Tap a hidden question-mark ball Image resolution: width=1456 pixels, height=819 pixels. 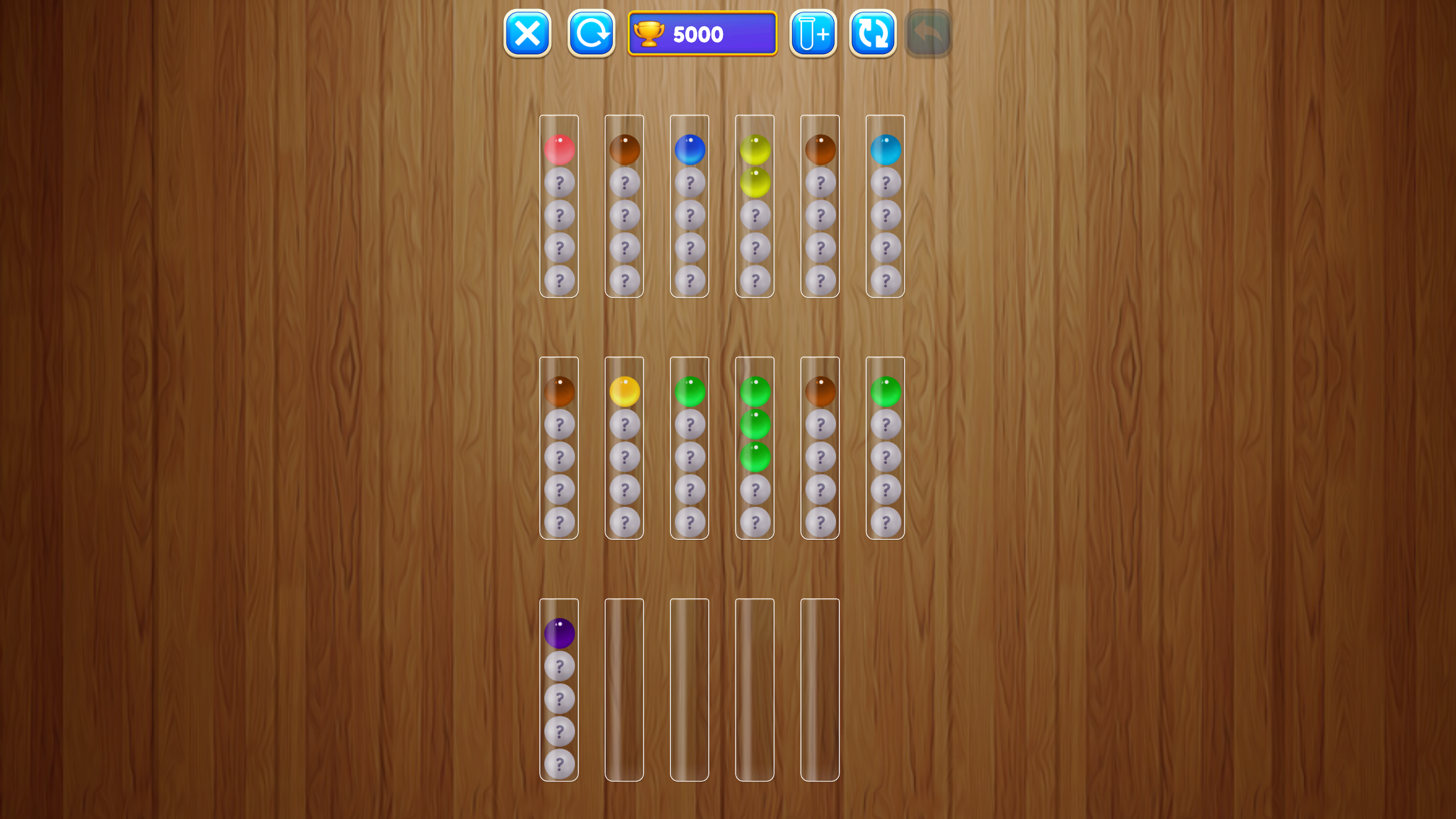560,183
